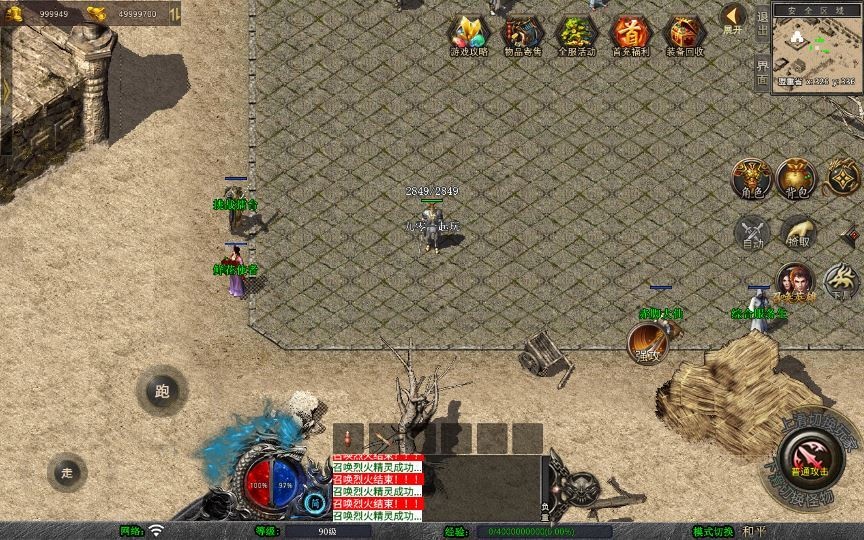Select the 走 walk movement button
Image resolution: width=864 pixels, height=540 pixels.
[x=67, y=472]
